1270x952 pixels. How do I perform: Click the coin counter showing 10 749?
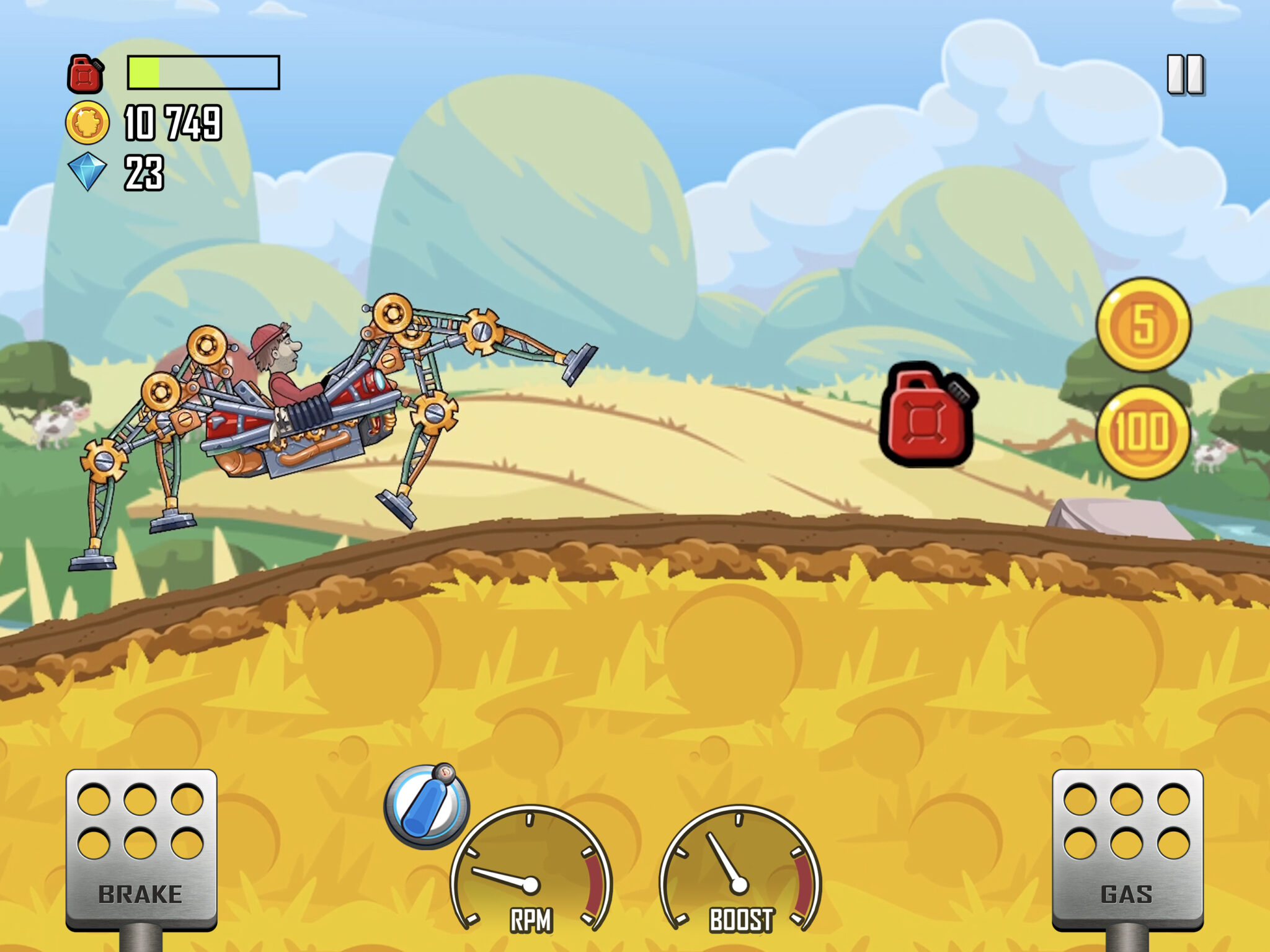tap(174, 122)
